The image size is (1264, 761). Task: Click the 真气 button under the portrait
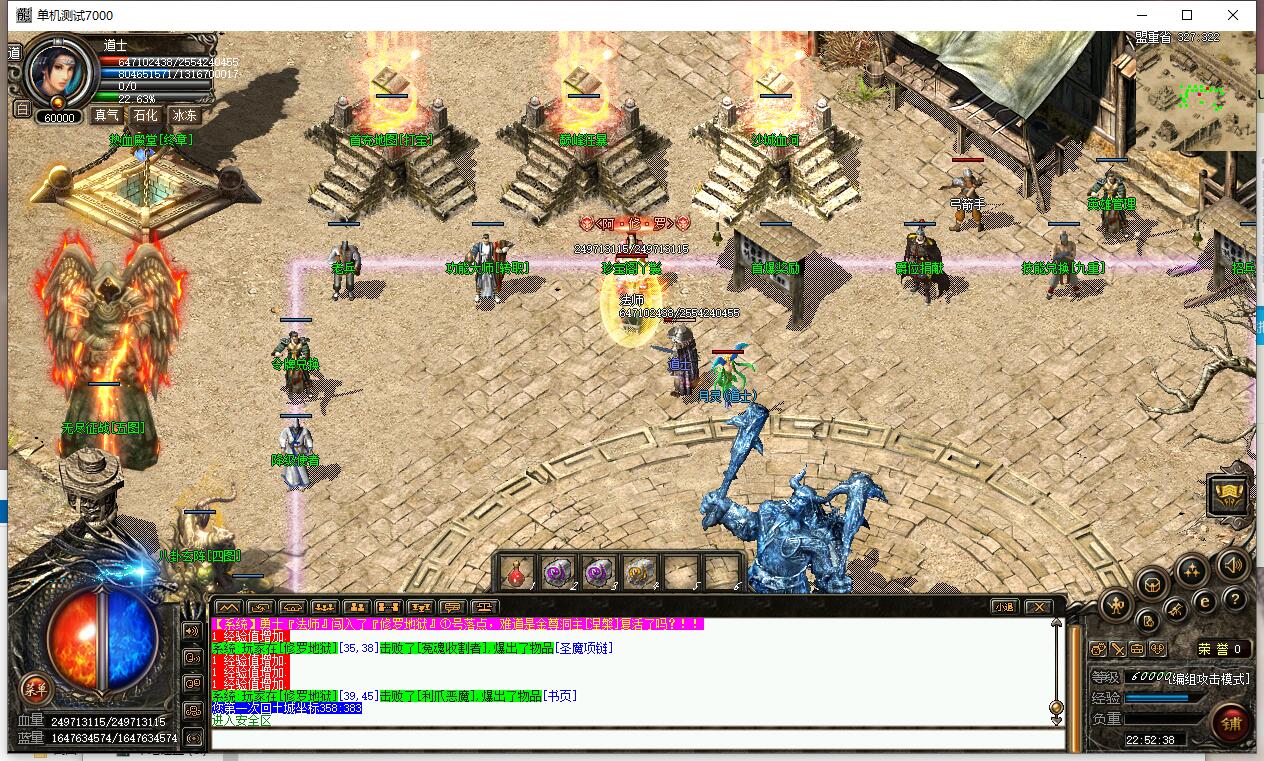(107, 115)
